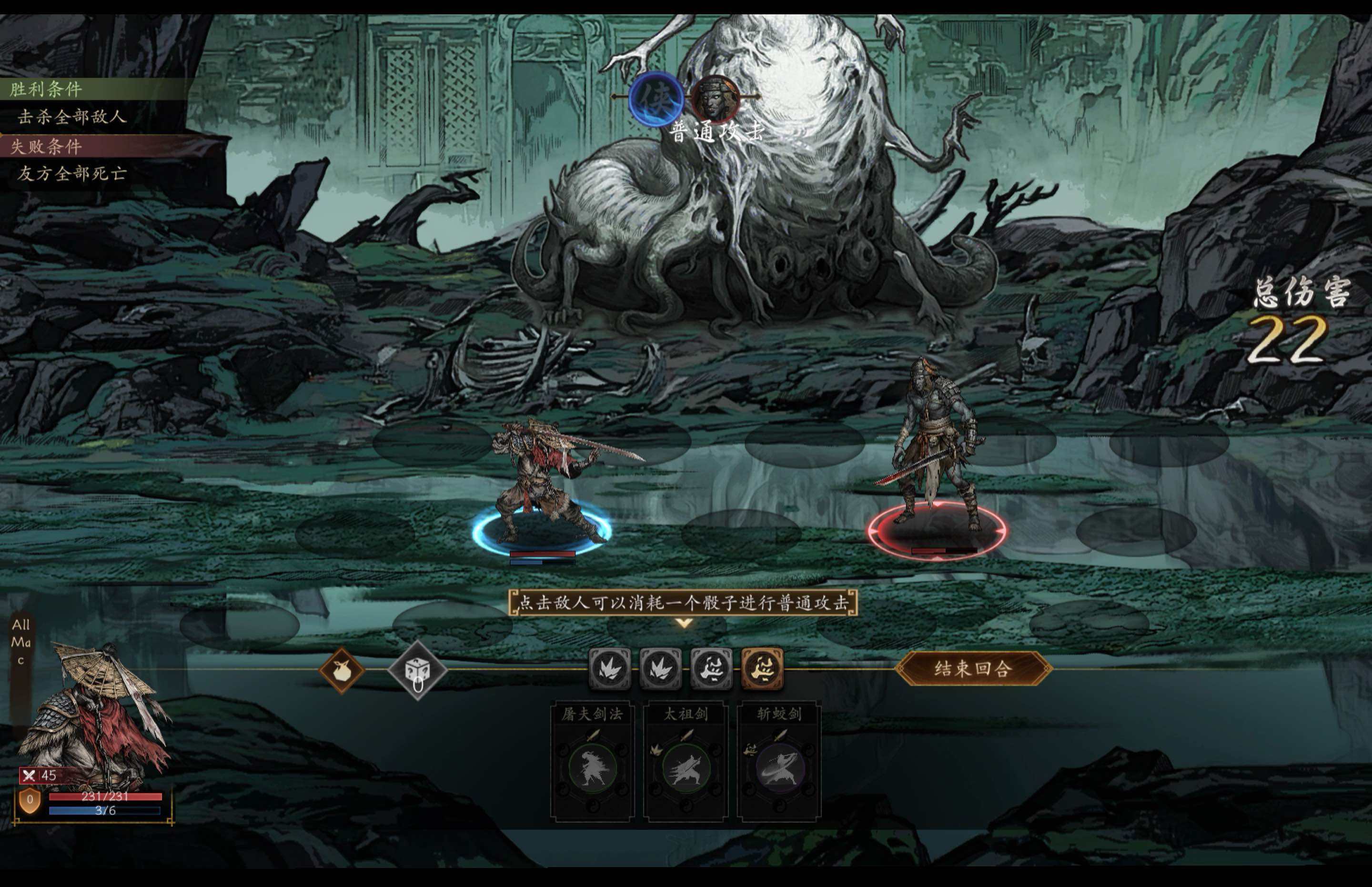Click the 失败条件 defeat condition header

46,146
